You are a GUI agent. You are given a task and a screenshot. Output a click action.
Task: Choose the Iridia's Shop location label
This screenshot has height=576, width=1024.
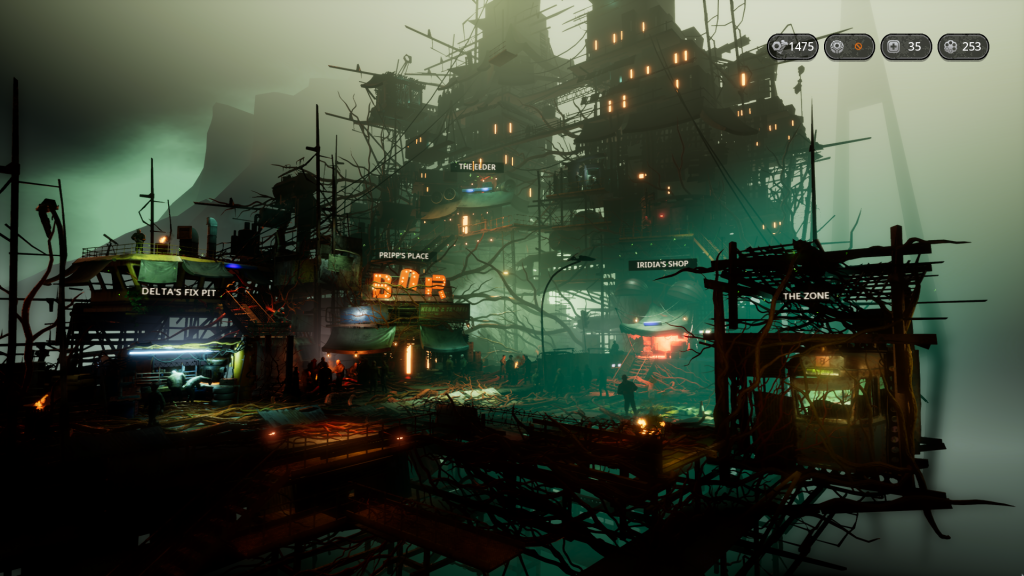coord(662,264)
